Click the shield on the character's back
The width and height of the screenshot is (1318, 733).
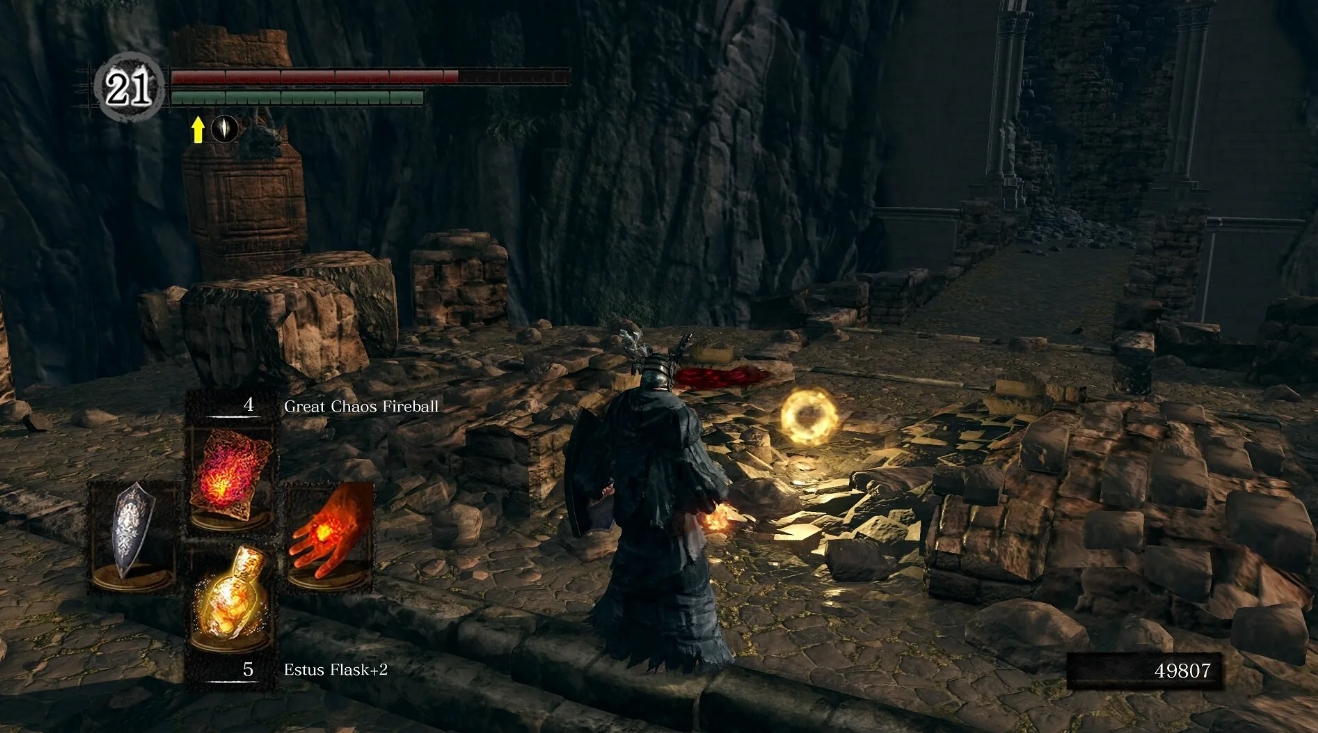point(585,470)
